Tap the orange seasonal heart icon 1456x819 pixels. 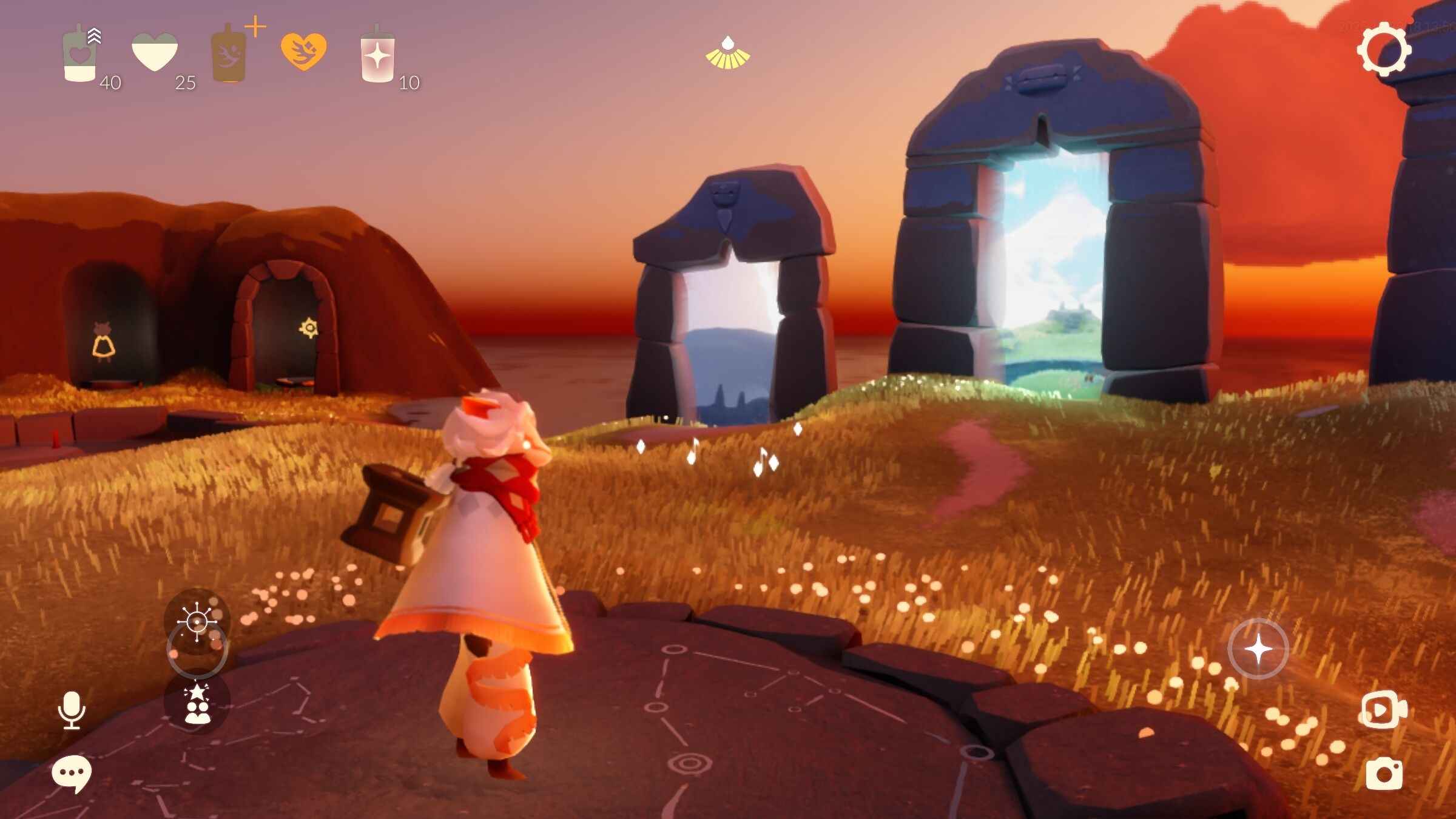coord(303,52)
